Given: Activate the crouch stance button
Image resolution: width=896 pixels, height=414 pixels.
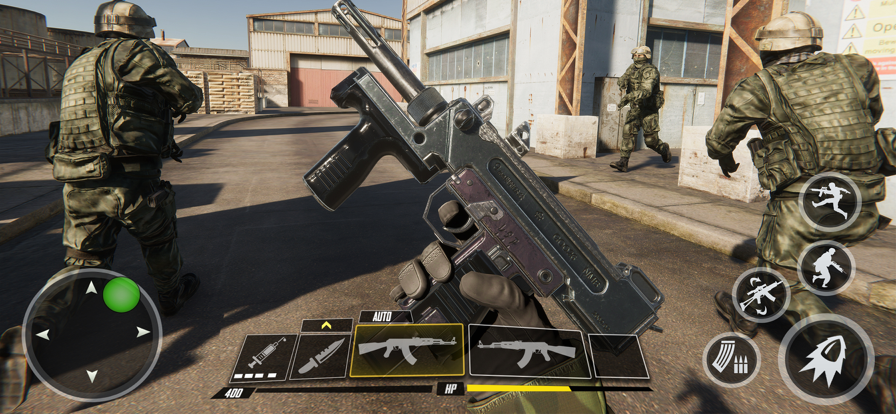Looking at the screenshot, I should tap(827, 267).
